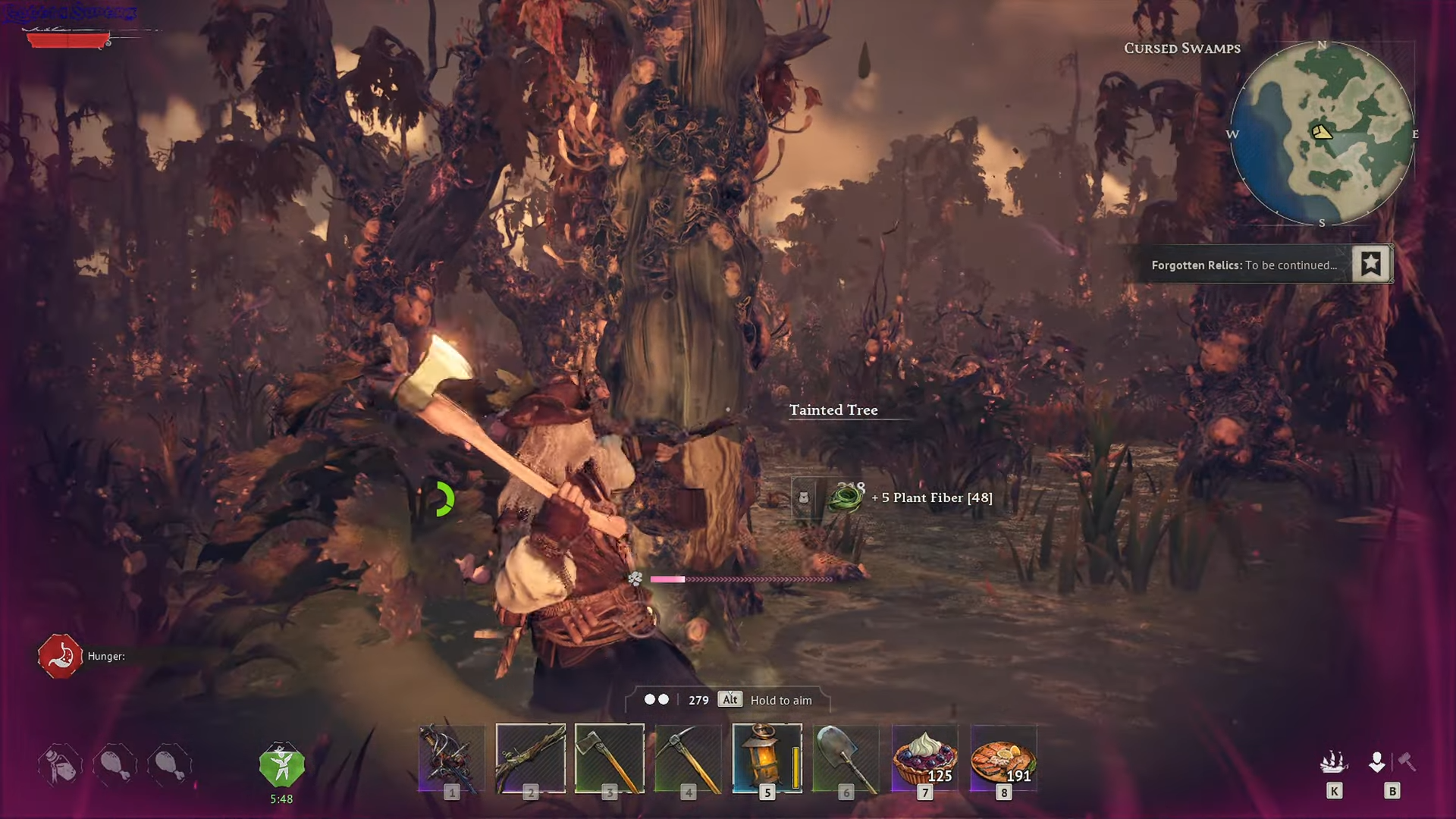Click the quest star badge icon
This screenshot has height=819, width=1456.
coord(1370,264)
